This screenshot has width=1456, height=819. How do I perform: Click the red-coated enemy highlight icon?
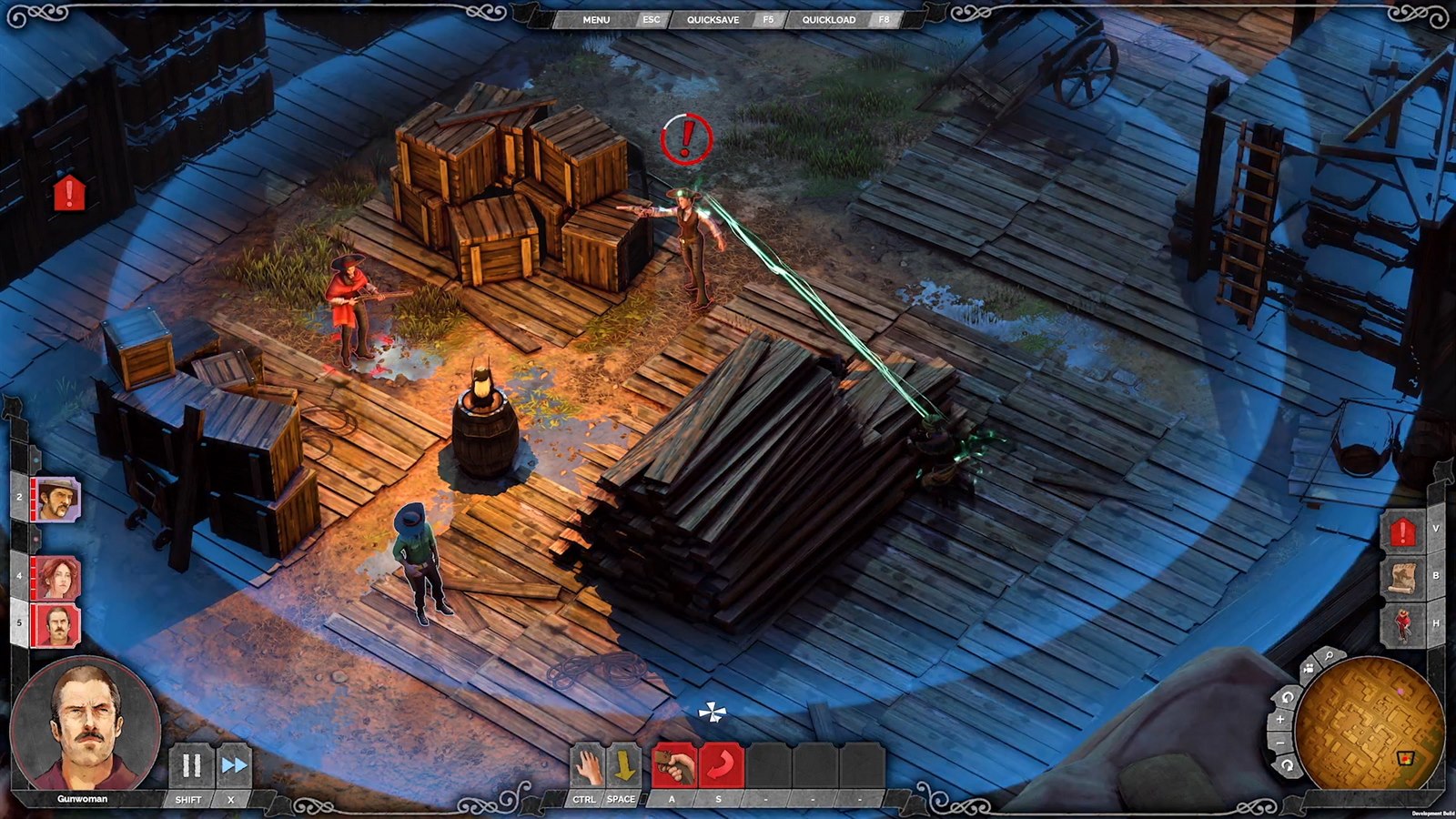click(x=1402, y=625)
